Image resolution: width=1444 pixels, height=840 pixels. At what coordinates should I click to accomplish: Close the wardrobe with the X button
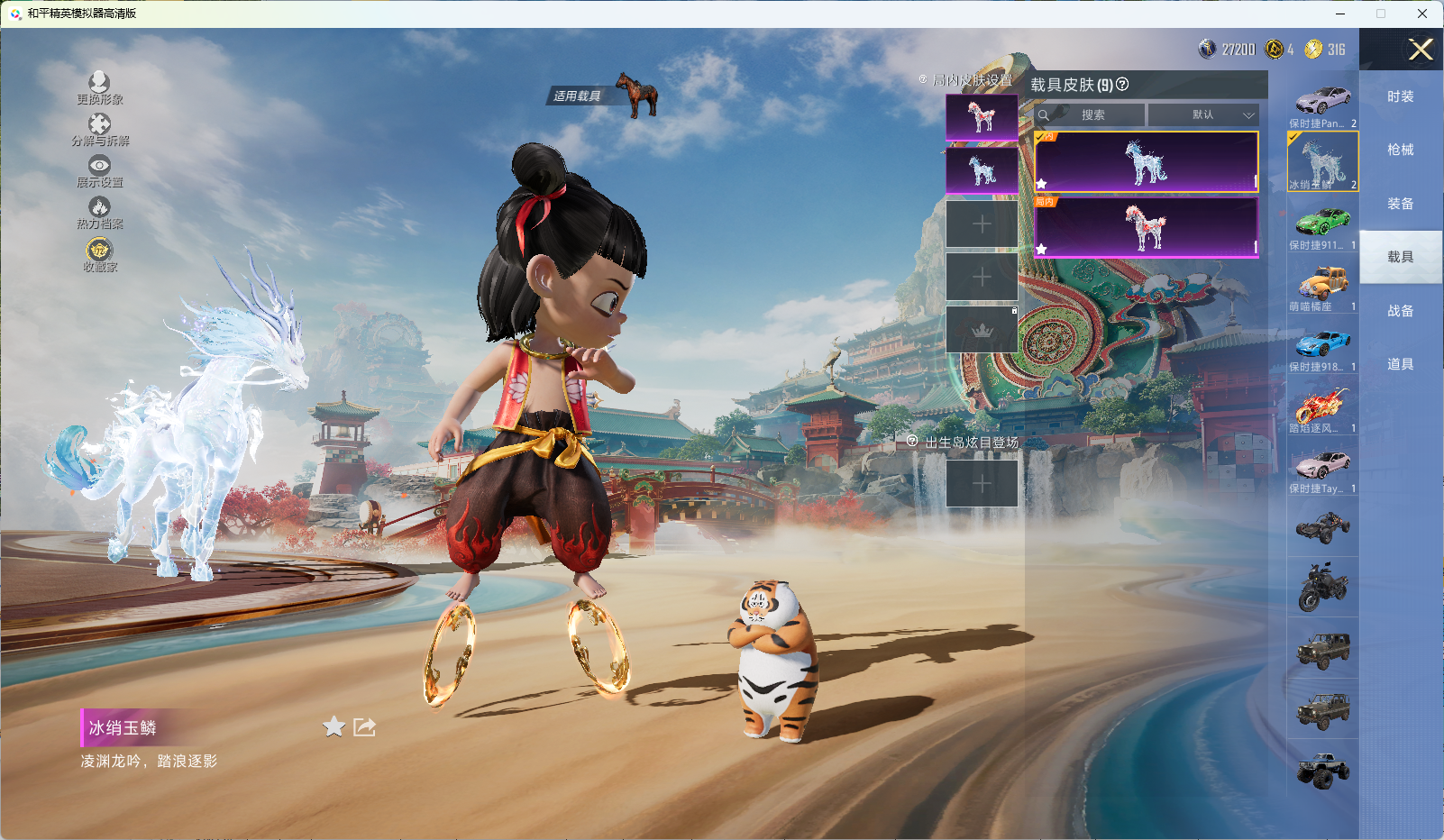click(x=1421, y=50)
